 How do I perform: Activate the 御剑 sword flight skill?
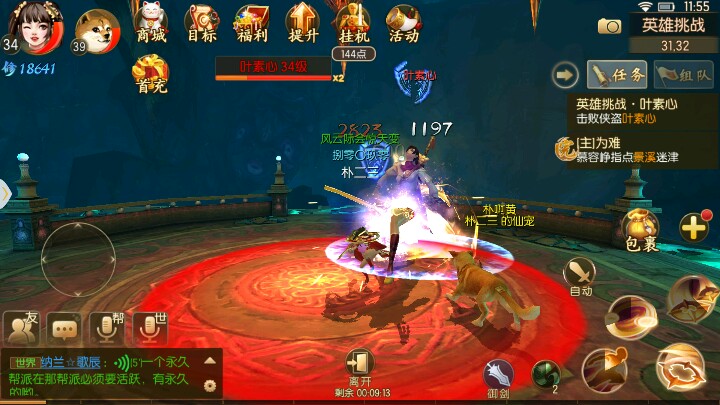499,376
